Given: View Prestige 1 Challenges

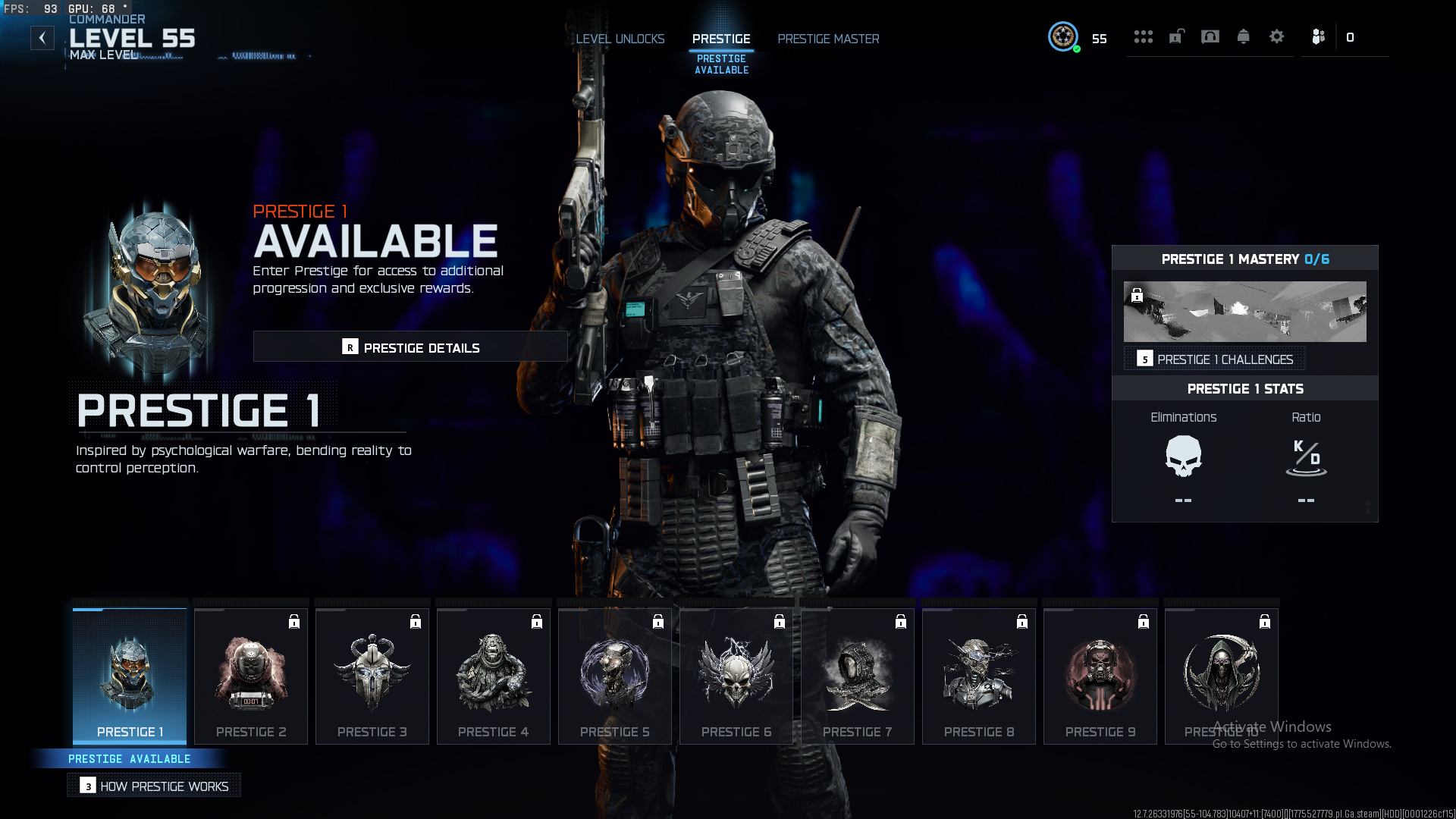Looking at the screenshot, I should click(x=1215, y=359).
